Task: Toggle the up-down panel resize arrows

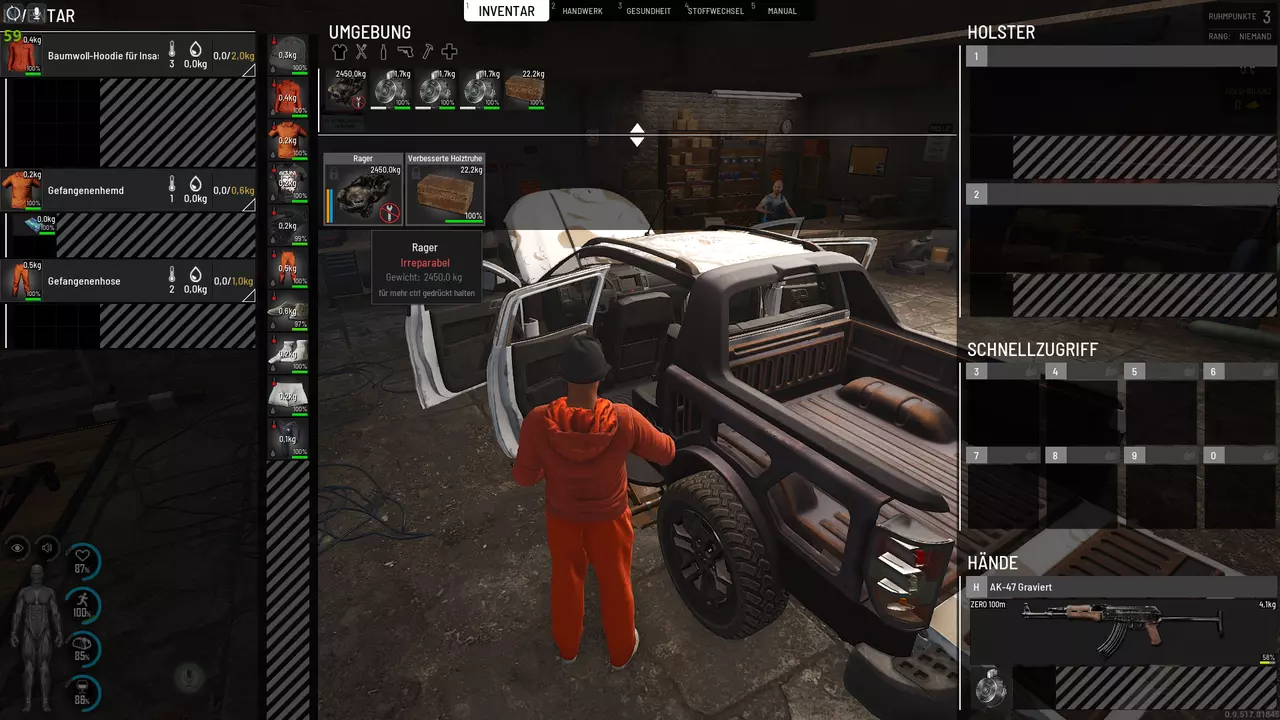Action: click(637, 135)
